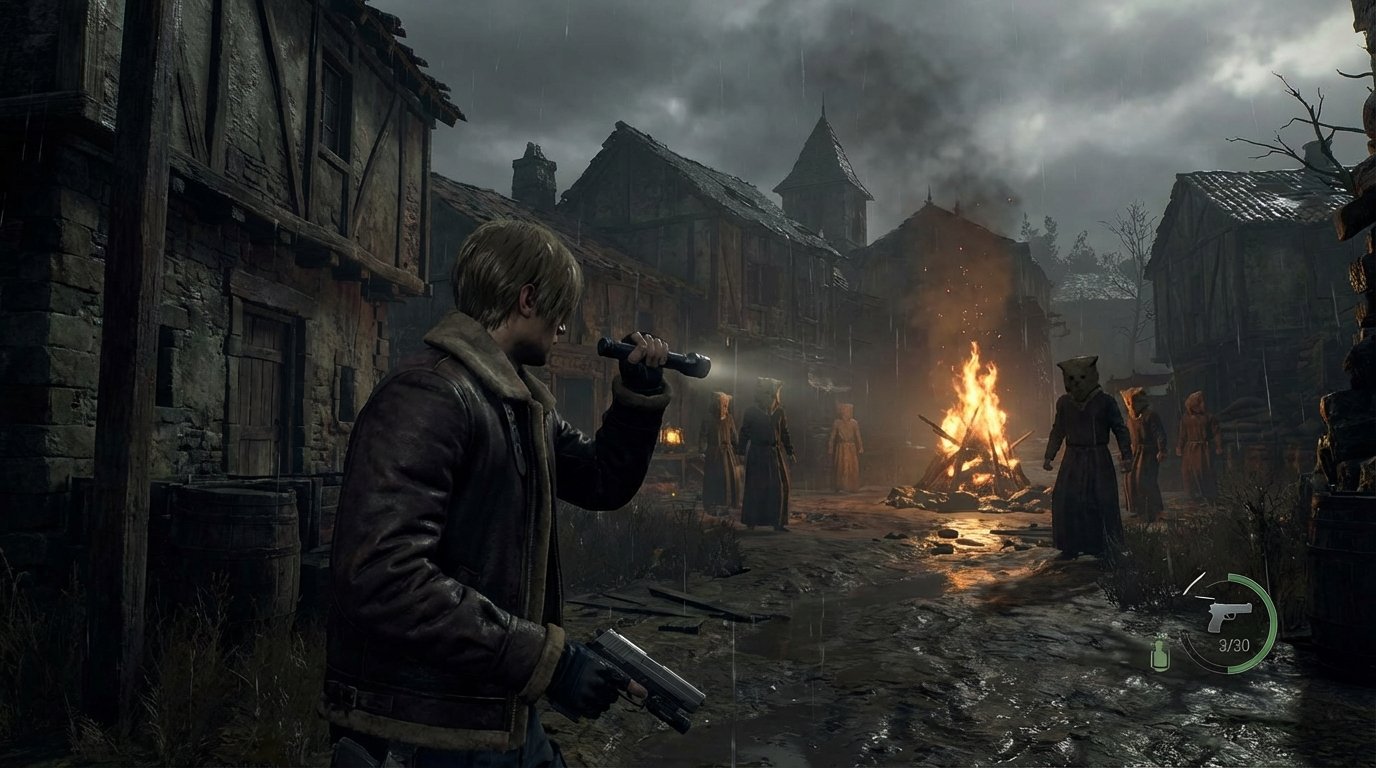Click the lit lantern near the market stall
Viewport: 1376px width, 768px height.
click(x=673, y=437)
